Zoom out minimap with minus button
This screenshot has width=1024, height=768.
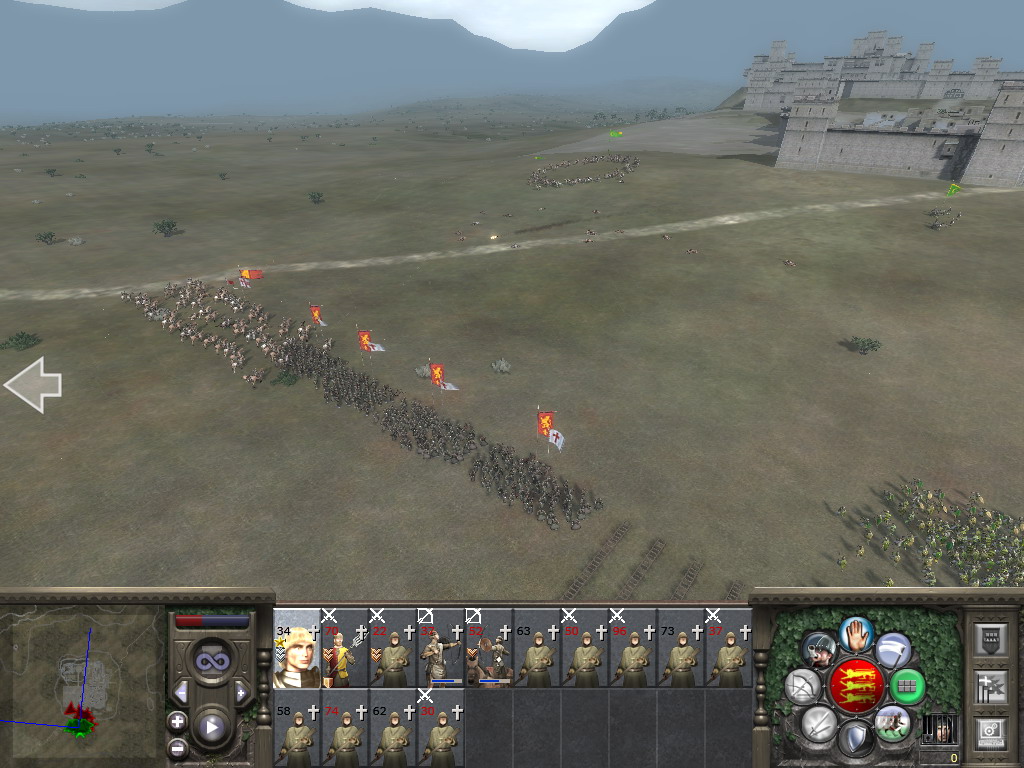tap(177, 746)
